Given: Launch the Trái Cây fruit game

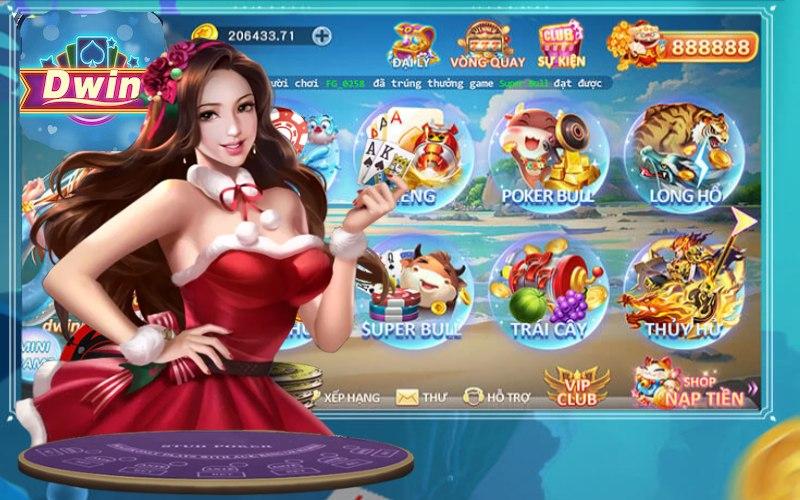Looking at the screenshot, I should 548,290.
